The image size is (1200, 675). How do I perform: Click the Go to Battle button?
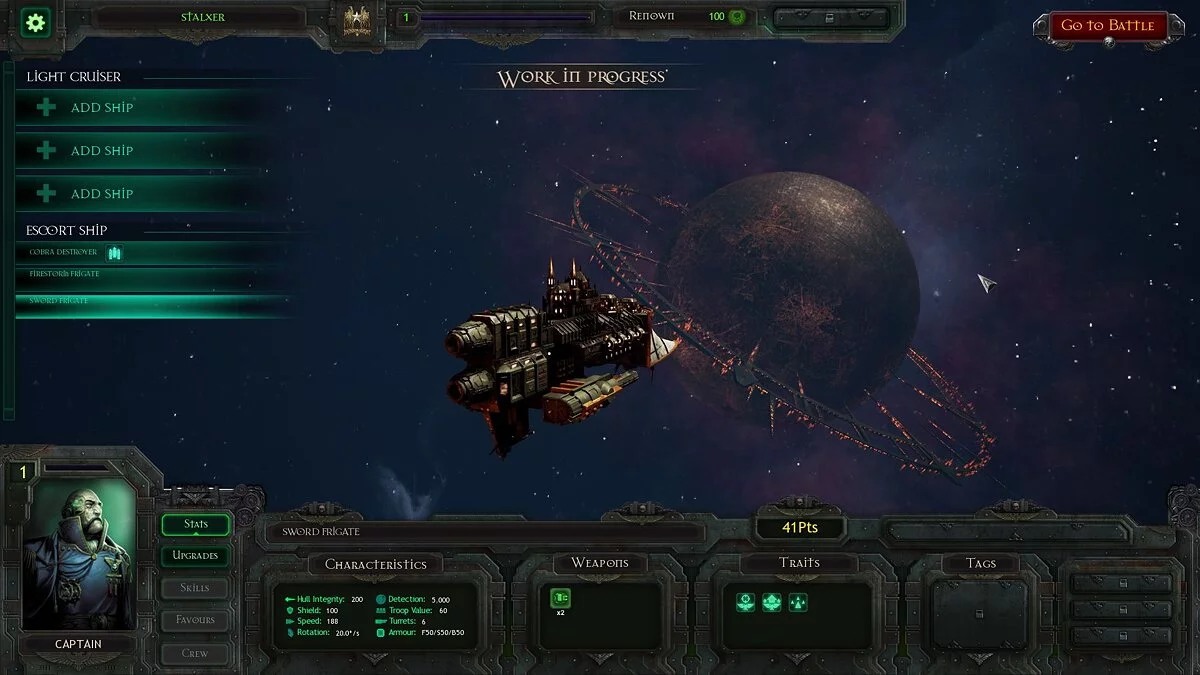pos(1107,26)
